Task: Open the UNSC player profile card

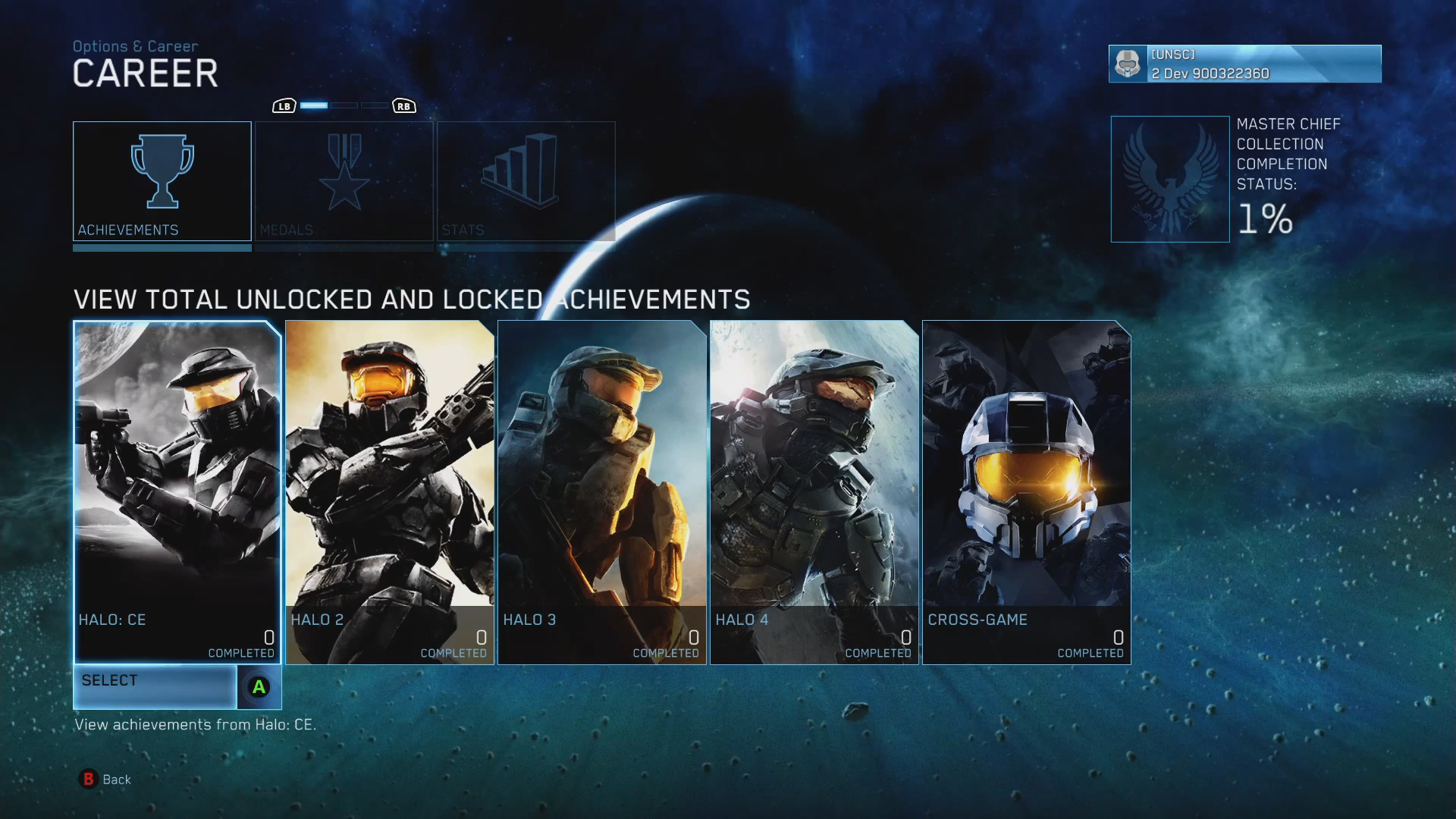Action: [1244, 64]
